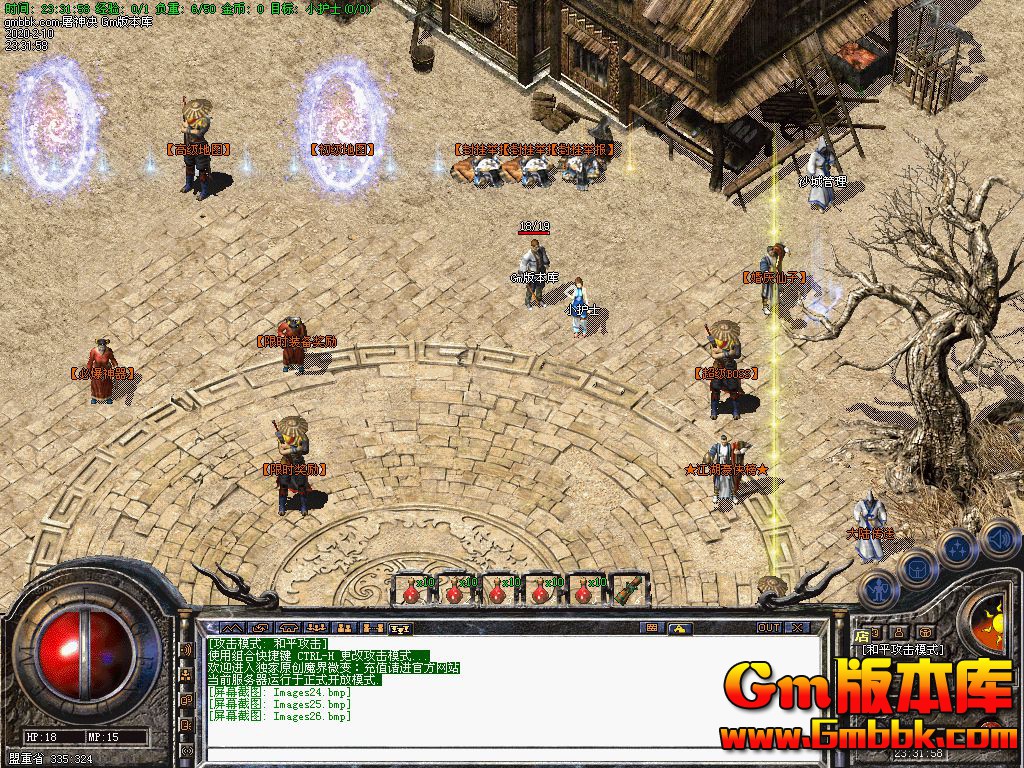Image resolution: width=1024 pixels, height=768 pixels.
Task: Open the inventory bag round button
Action: (916, 568)
